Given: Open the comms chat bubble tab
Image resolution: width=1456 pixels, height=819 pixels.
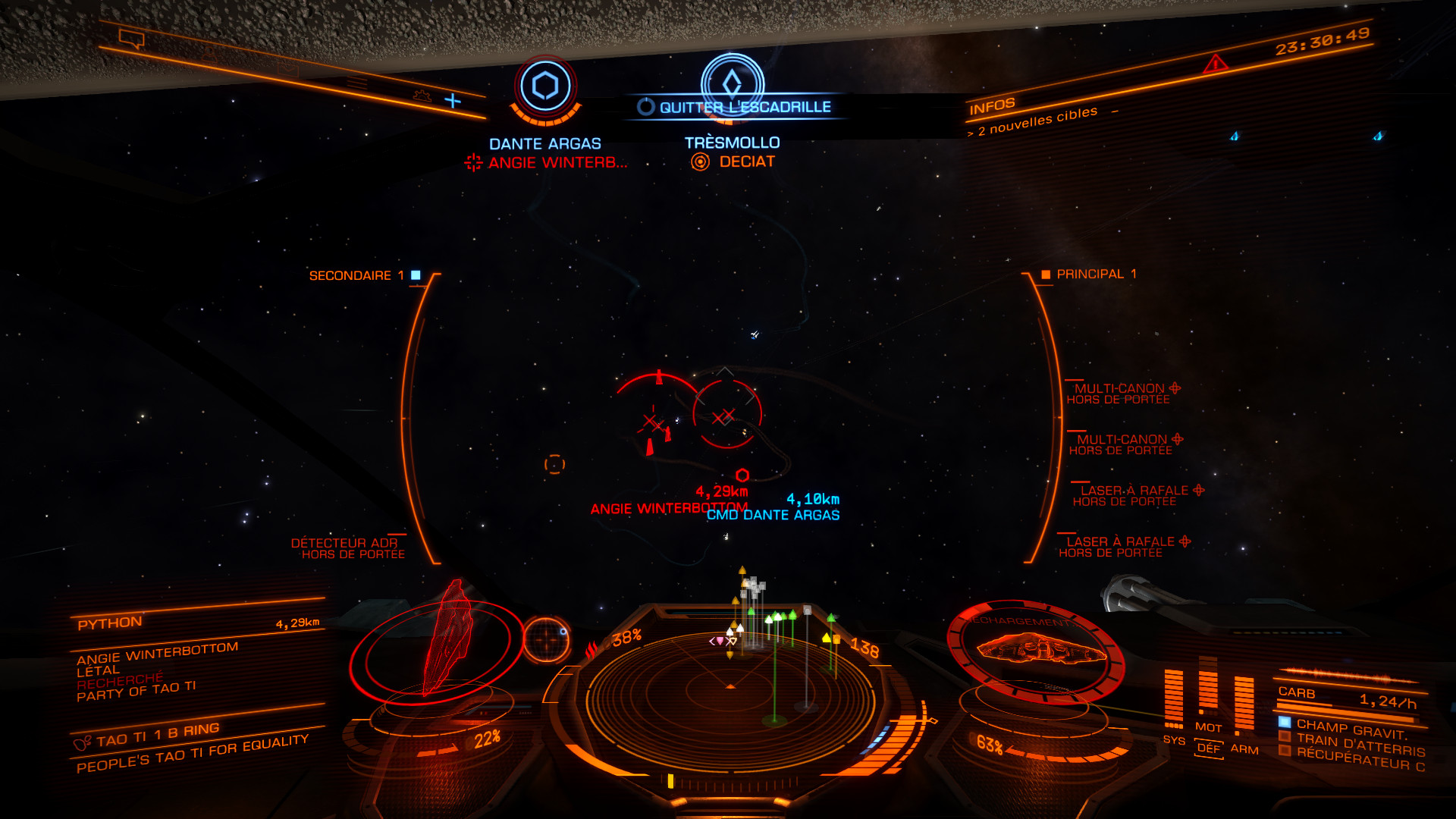Looking at the screenshot, I should tap(132, 38).
